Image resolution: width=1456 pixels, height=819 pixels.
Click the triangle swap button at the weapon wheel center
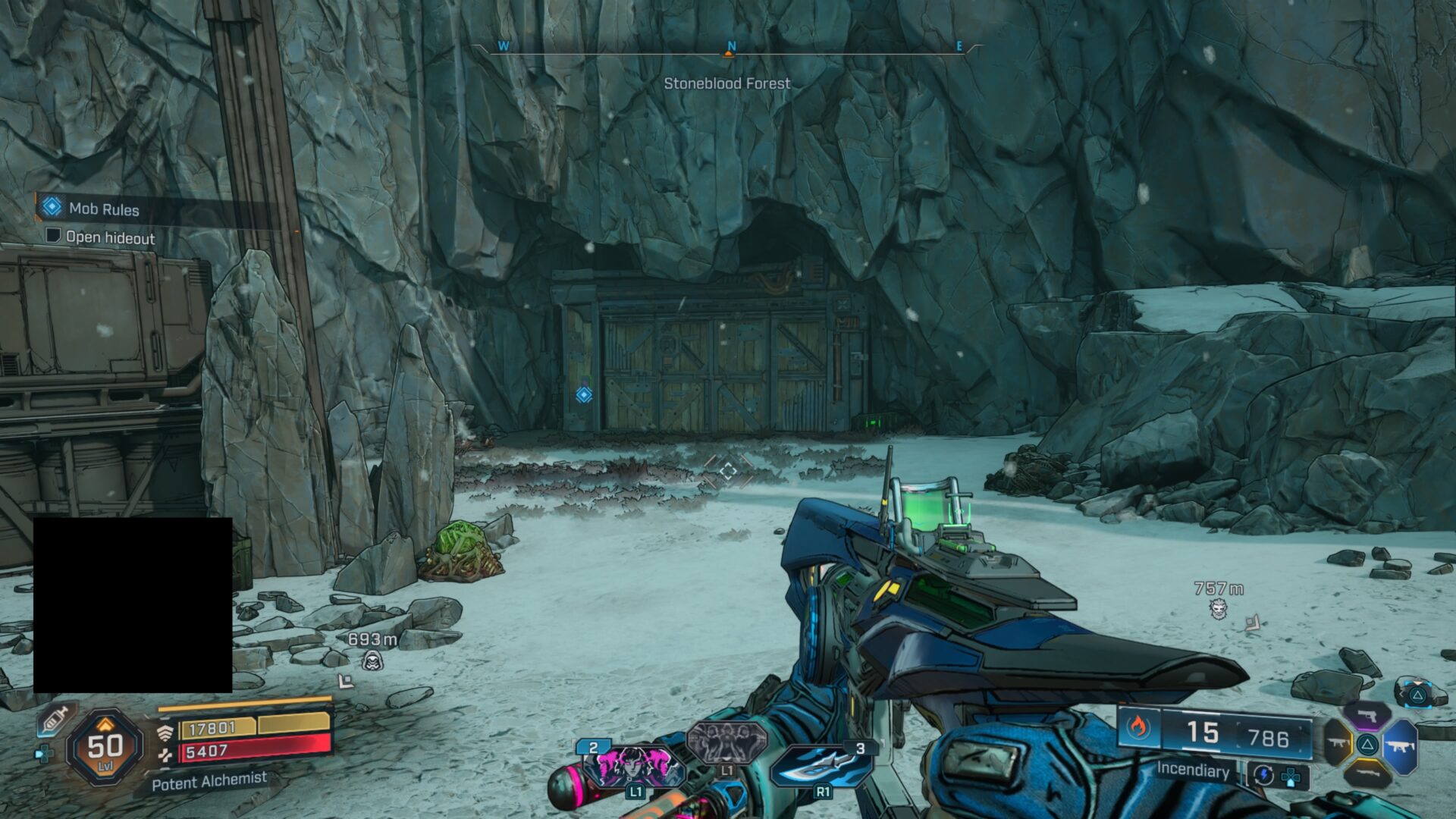tap(1367, 745)
